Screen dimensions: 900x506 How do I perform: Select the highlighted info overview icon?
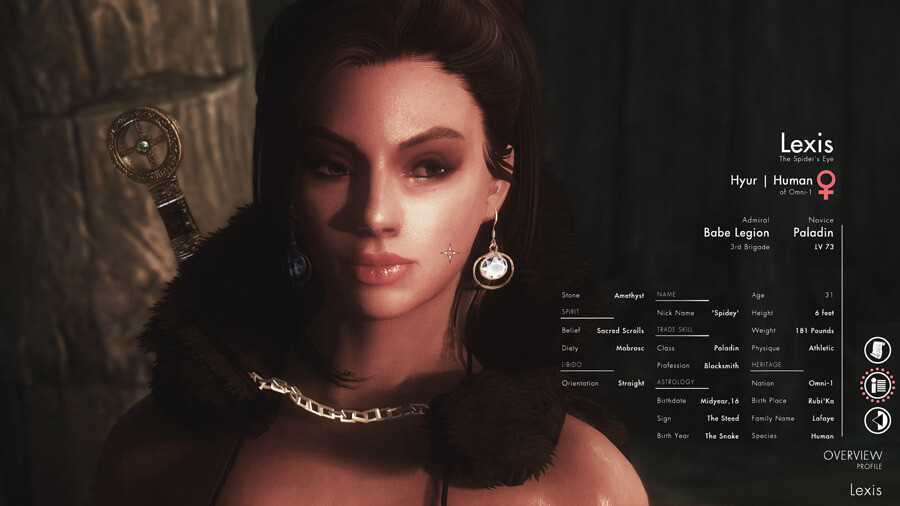coord(877,385)
